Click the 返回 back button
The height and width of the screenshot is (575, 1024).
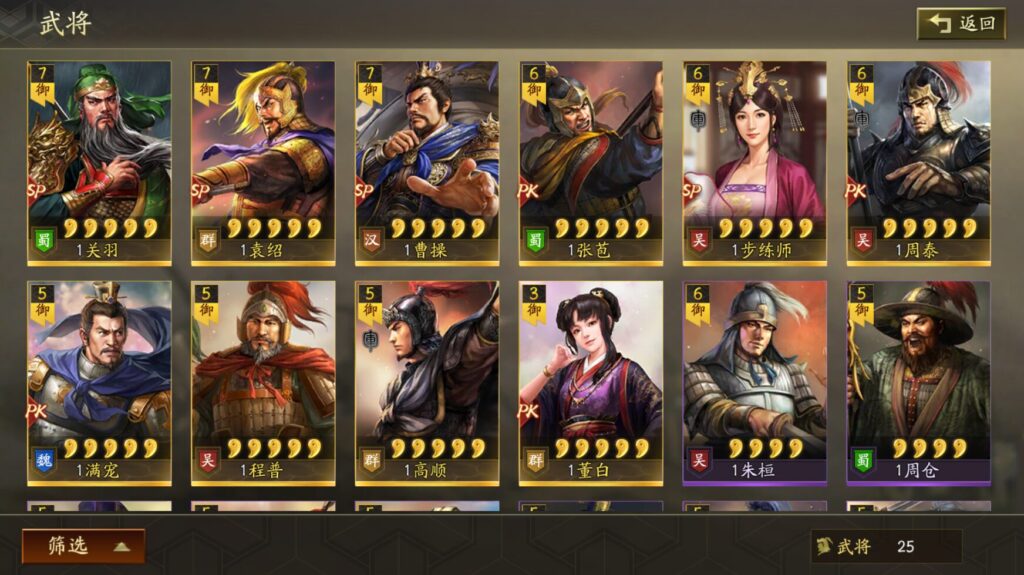pyautogui.click(x=961, y=23)
